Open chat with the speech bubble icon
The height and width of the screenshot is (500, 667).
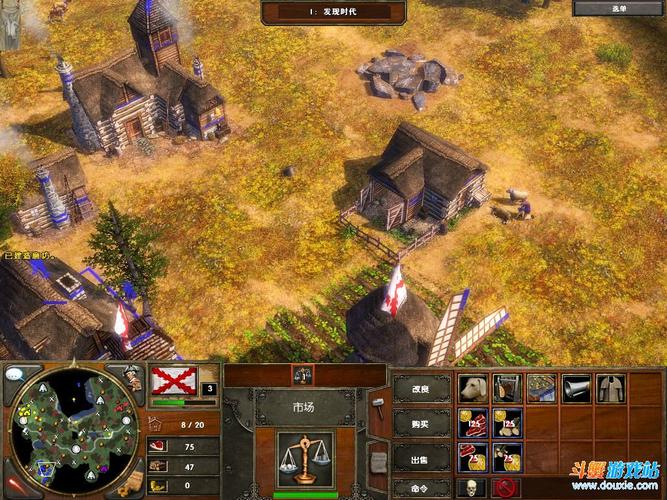click(x=16, y=374)
